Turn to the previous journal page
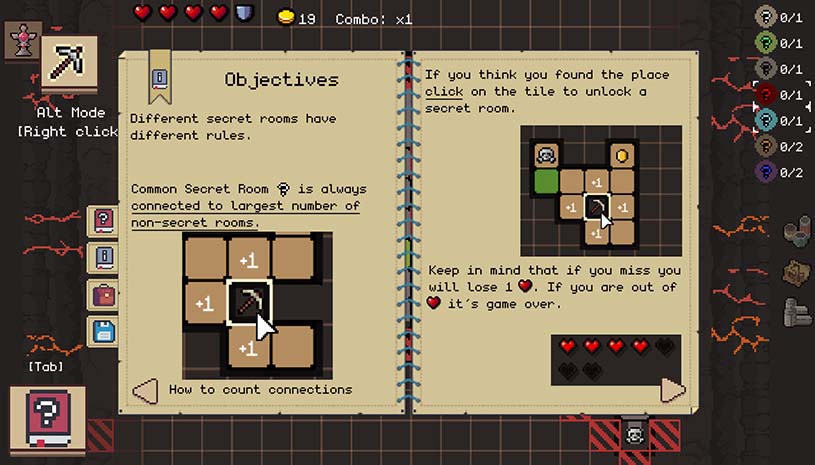 coord(146,390)
